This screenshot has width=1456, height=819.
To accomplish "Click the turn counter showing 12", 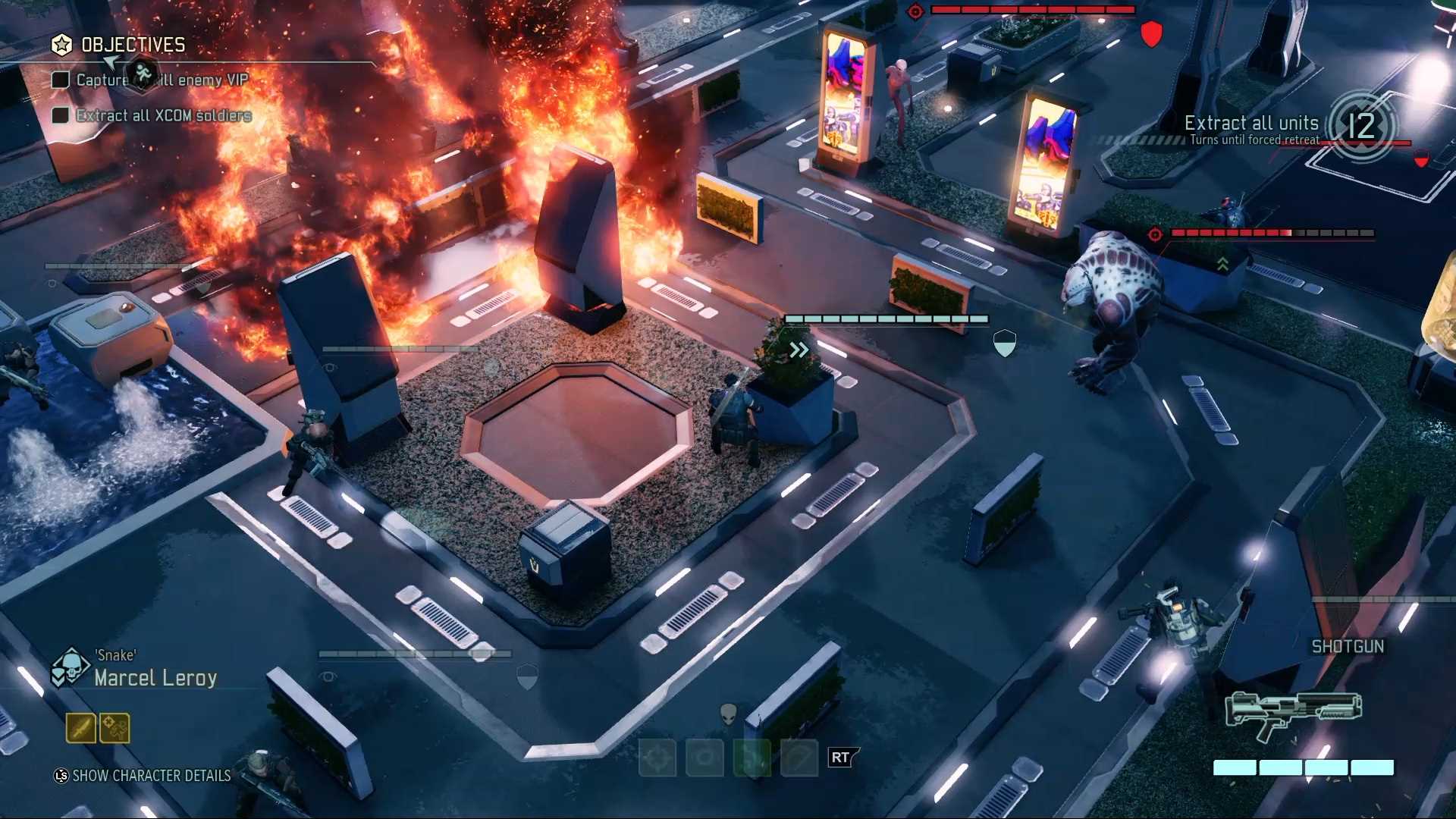I will (1363, 126).
